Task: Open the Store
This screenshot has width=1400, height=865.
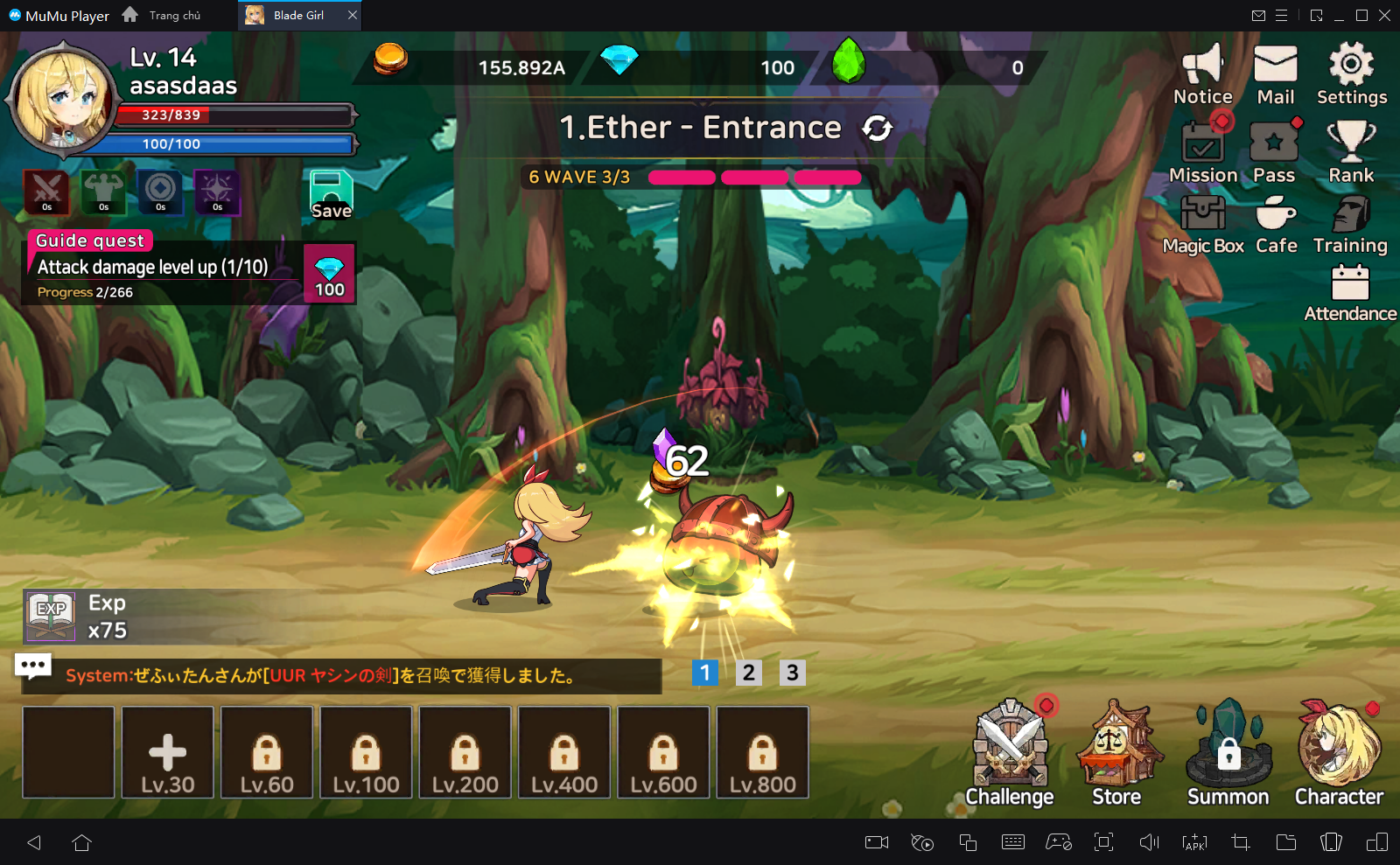Action: tap(1116, 753)
